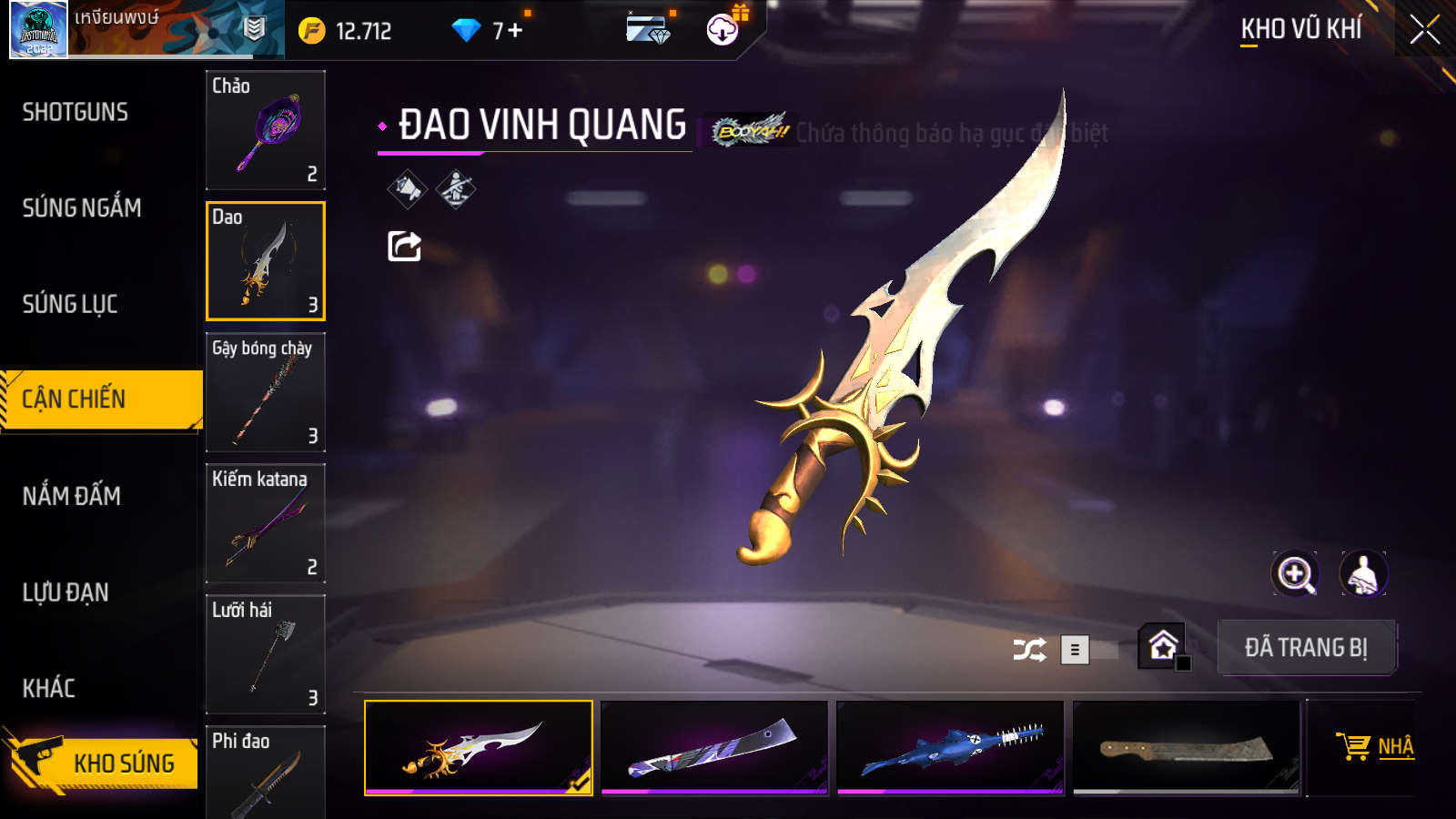
Task: Pick the Lưỡi hái weapon slot
Action: click(x=266, y=654)
